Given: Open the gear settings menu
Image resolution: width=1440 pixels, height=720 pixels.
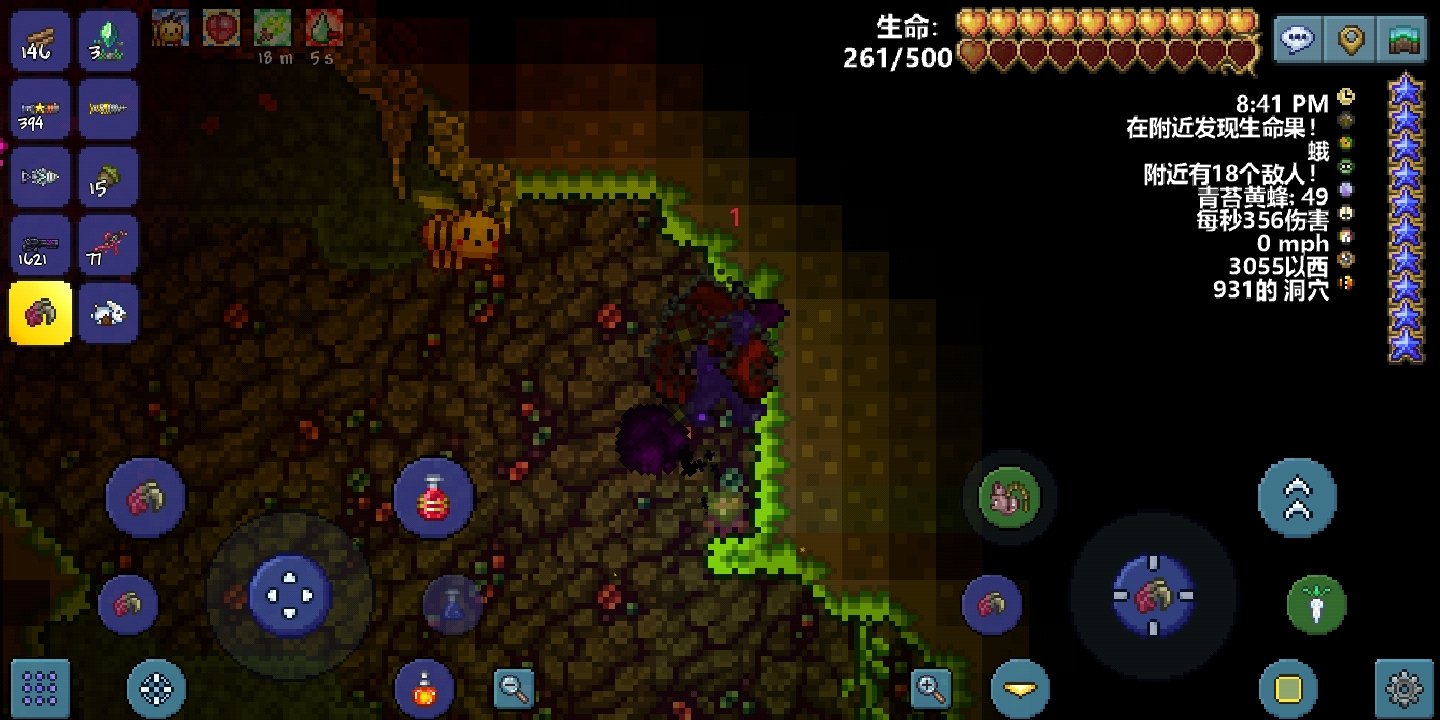Looking at the screenshot, I should tap(1405, 689).
